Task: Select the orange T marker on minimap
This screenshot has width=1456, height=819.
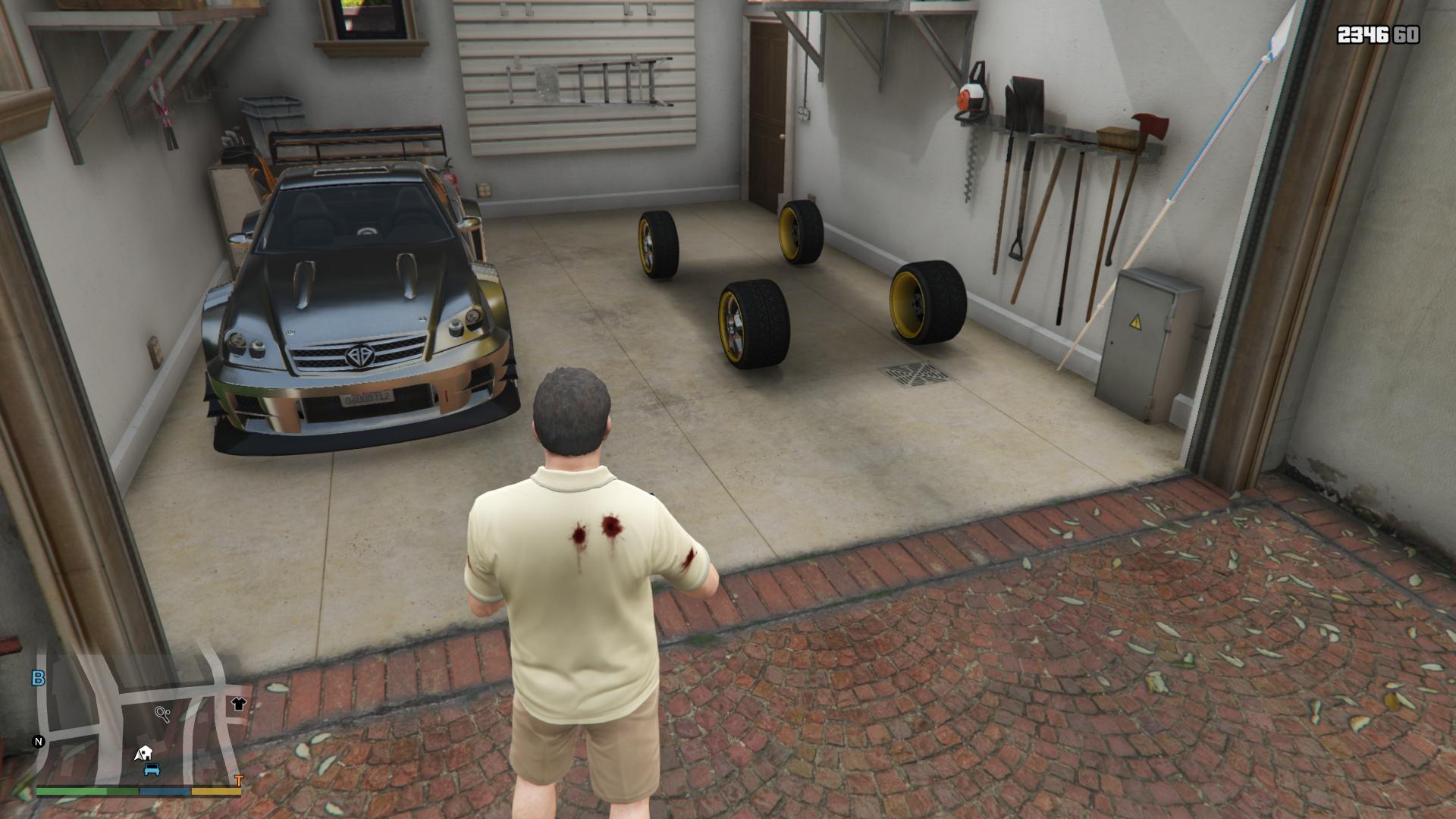Action: pyautogui.click(x=239, y=780)
